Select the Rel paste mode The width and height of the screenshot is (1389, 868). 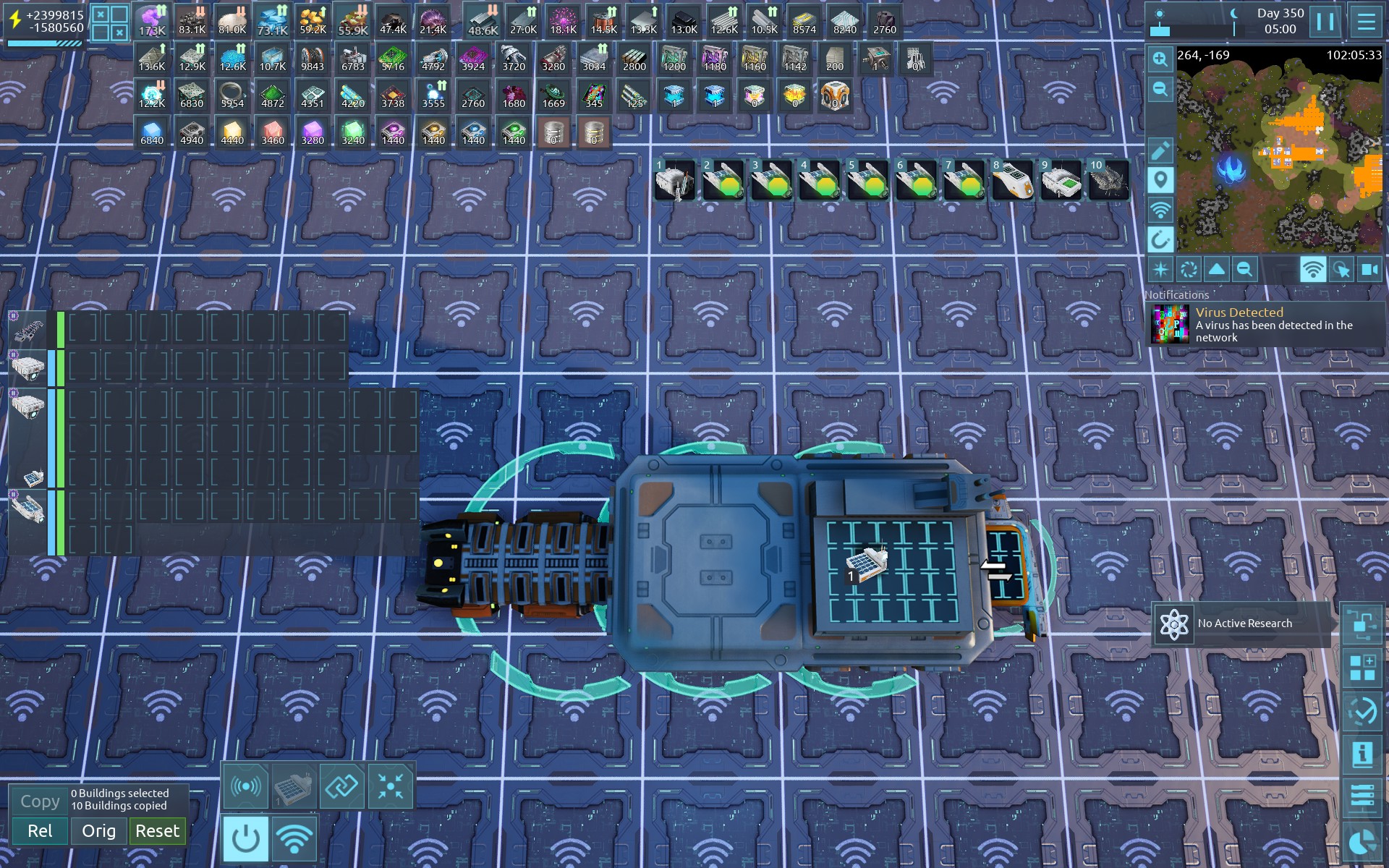tap(40, 831)
